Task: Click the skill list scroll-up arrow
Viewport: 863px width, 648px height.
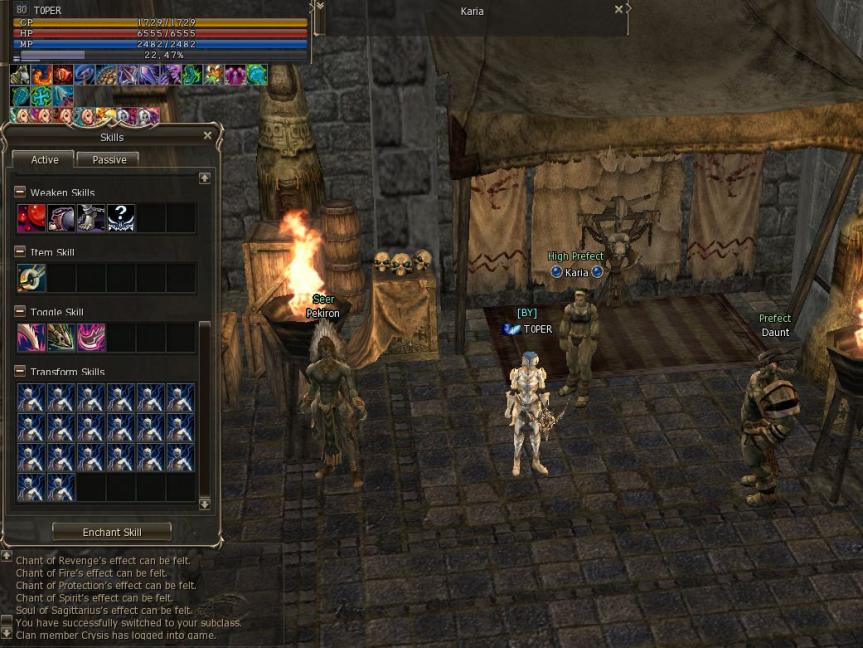Action: click(205, 178)
